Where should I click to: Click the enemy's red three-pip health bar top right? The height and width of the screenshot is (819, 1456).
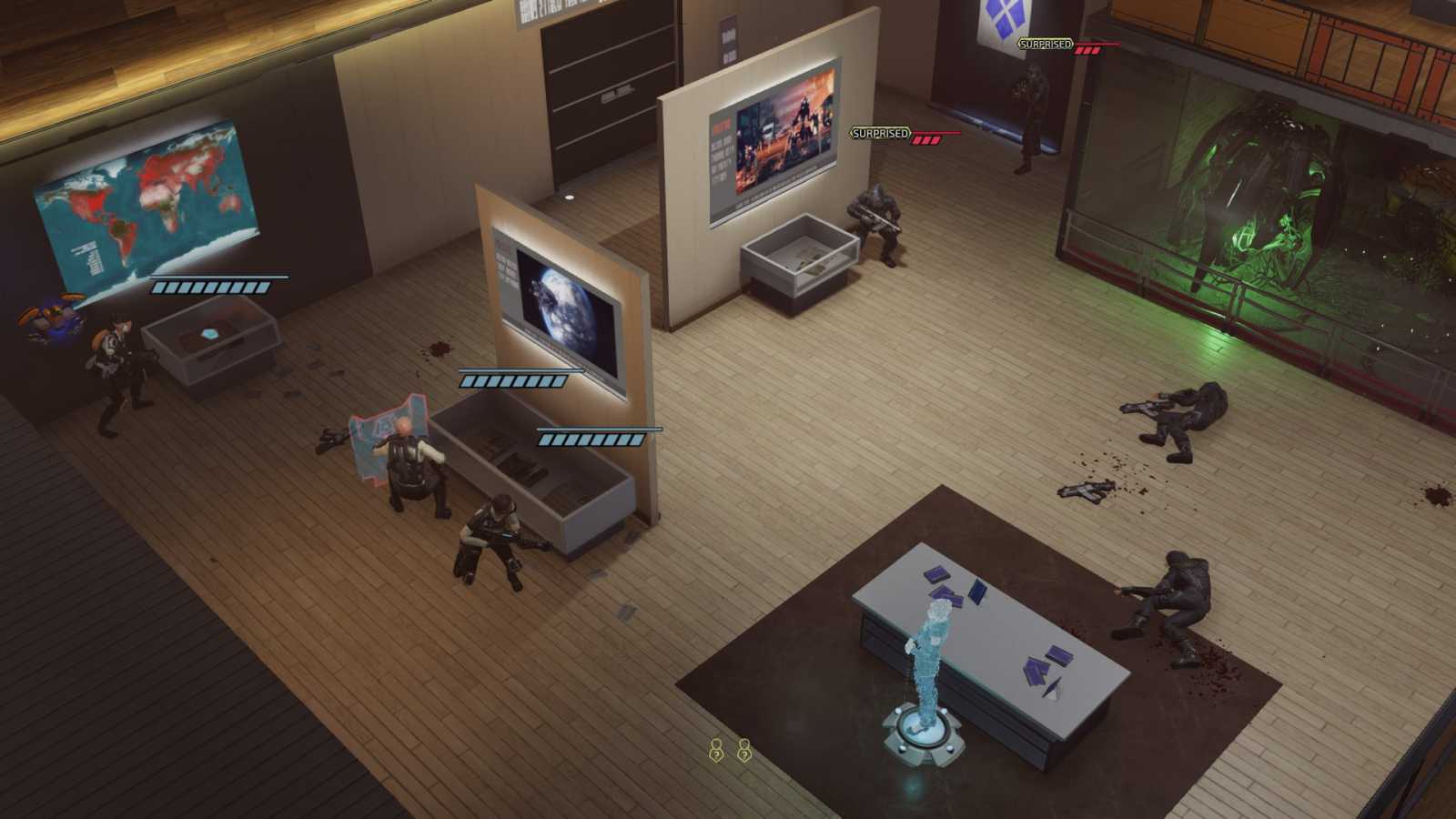click(x=1089, y=50)
